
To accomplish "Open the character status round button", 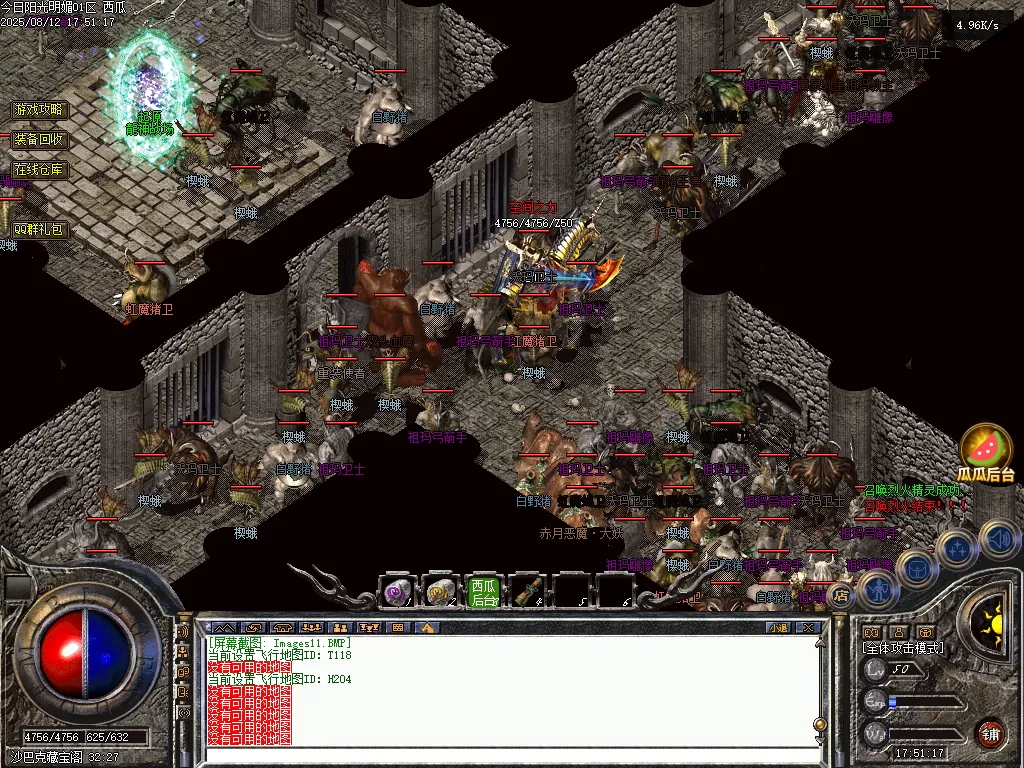I will (878, 588).
